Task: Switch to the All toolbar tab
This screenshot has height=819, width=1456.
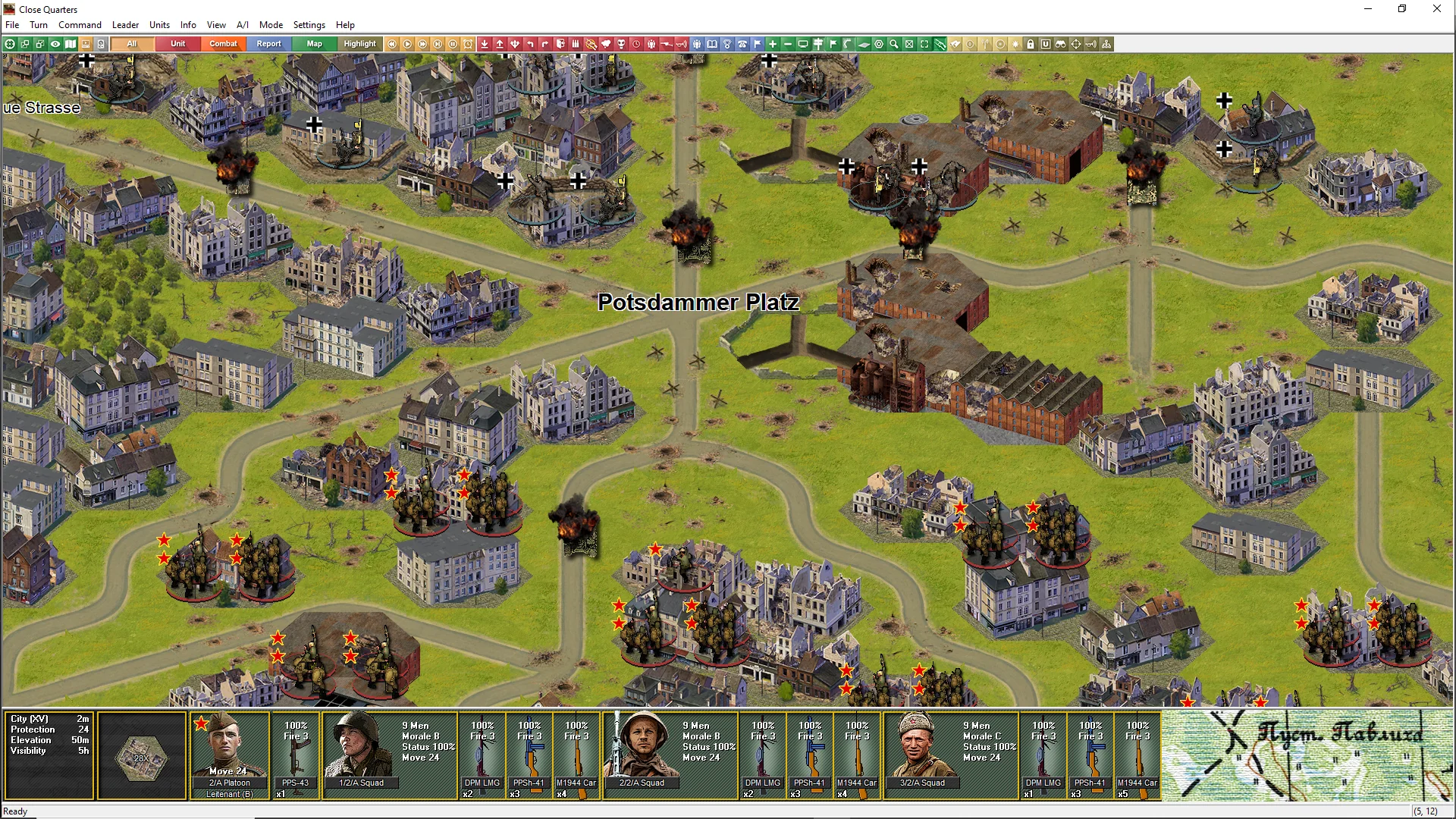Action: pos(132,44)
